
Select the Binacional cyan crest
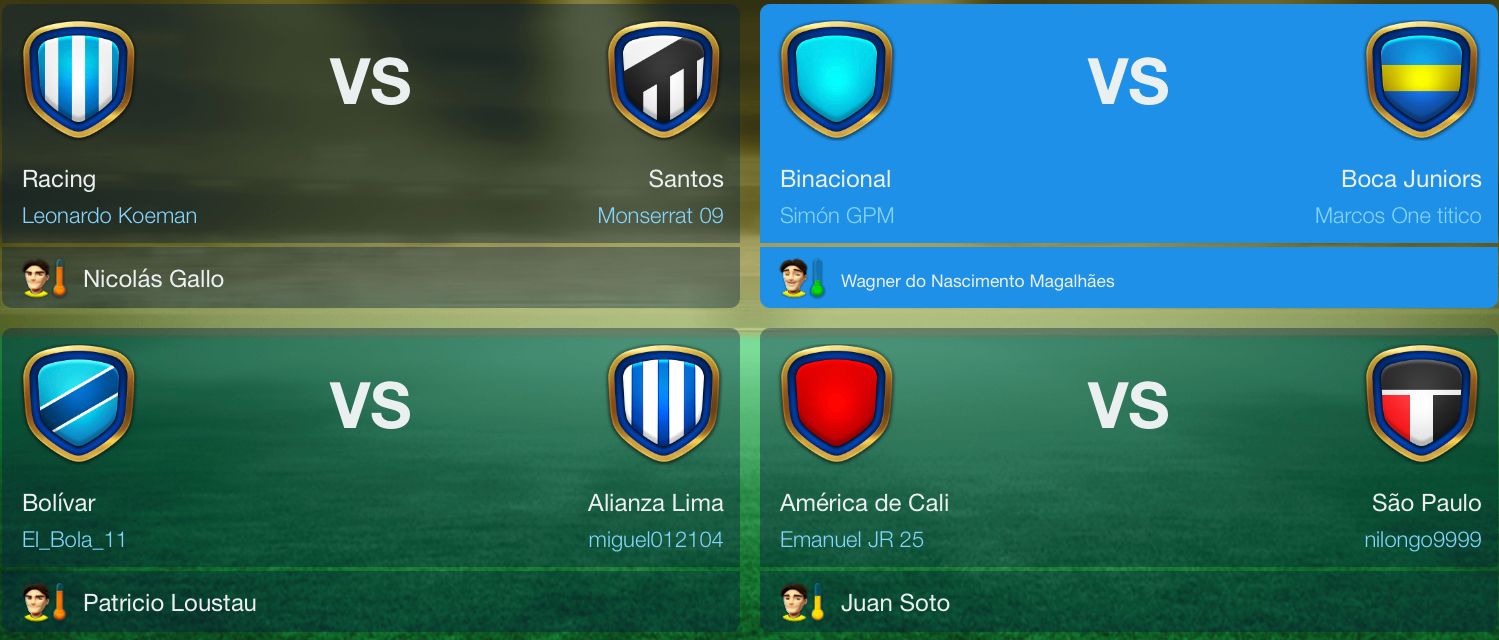[836, 79]
